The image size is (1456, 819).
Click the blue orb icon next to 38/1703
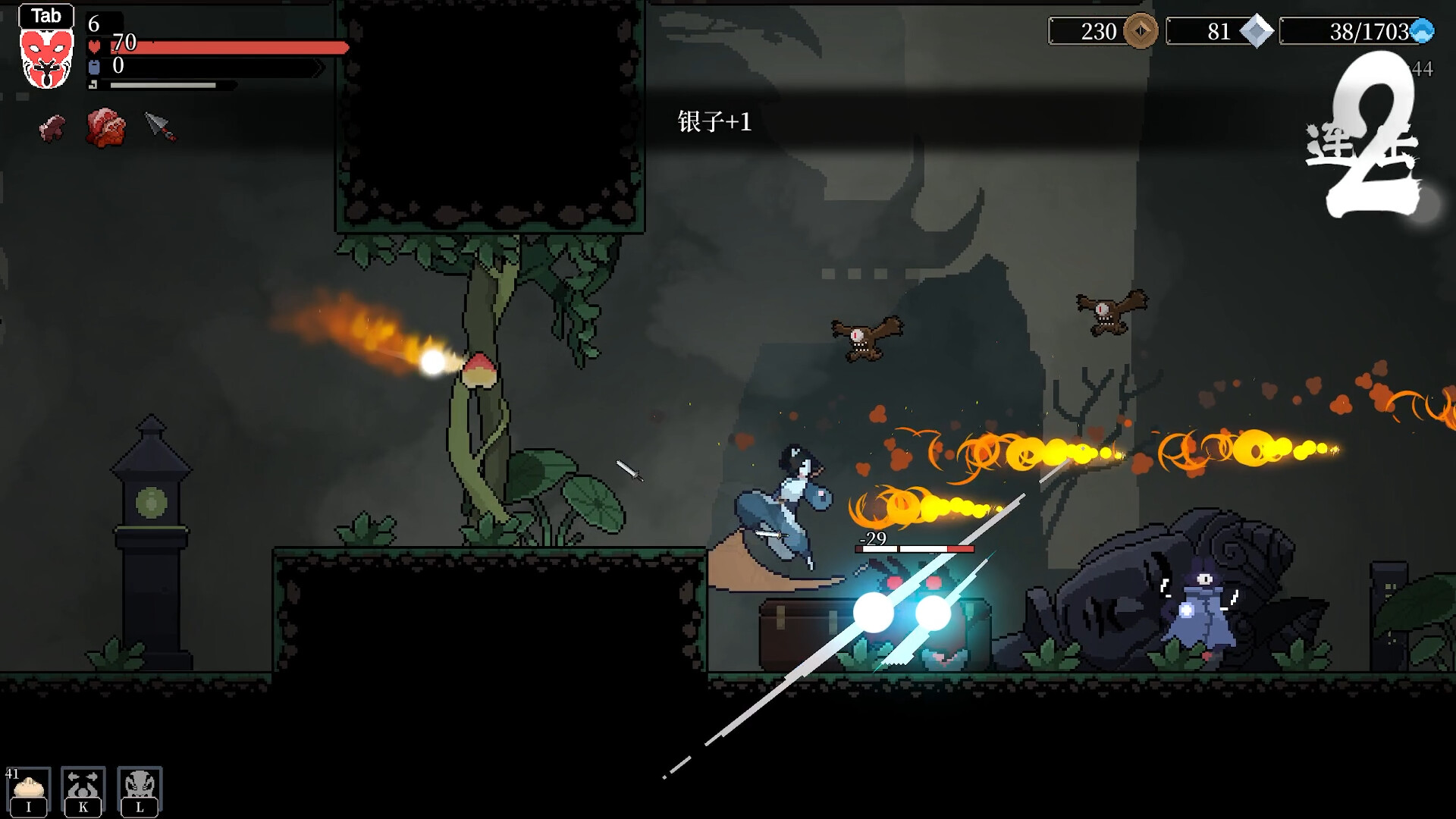coord(1425,30)
